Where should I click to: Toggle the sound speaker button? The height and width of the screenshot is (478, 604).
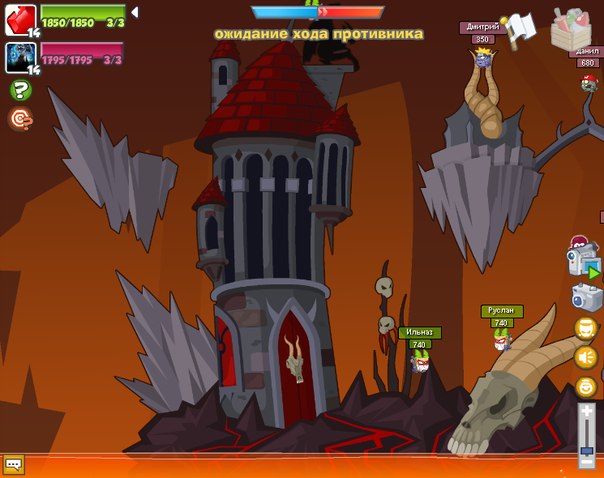pos(585,356)
